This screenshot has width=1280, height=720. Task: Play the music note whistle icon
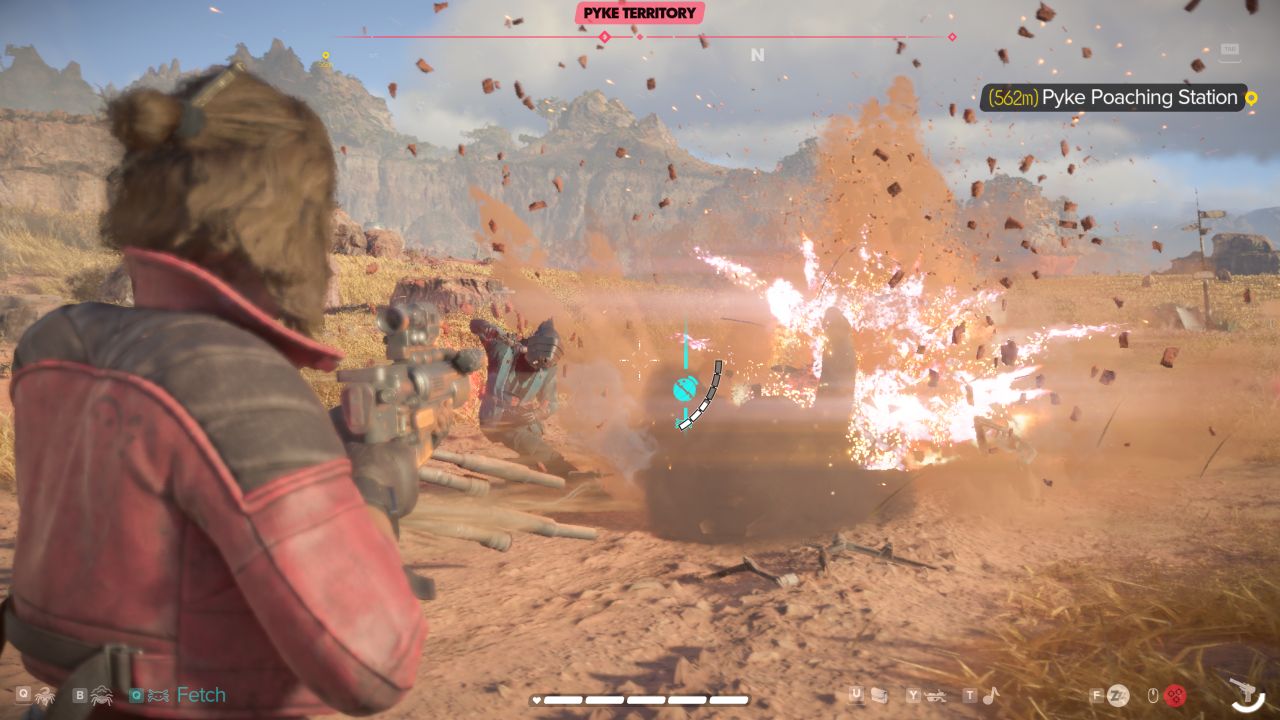(x=991, y=695)
